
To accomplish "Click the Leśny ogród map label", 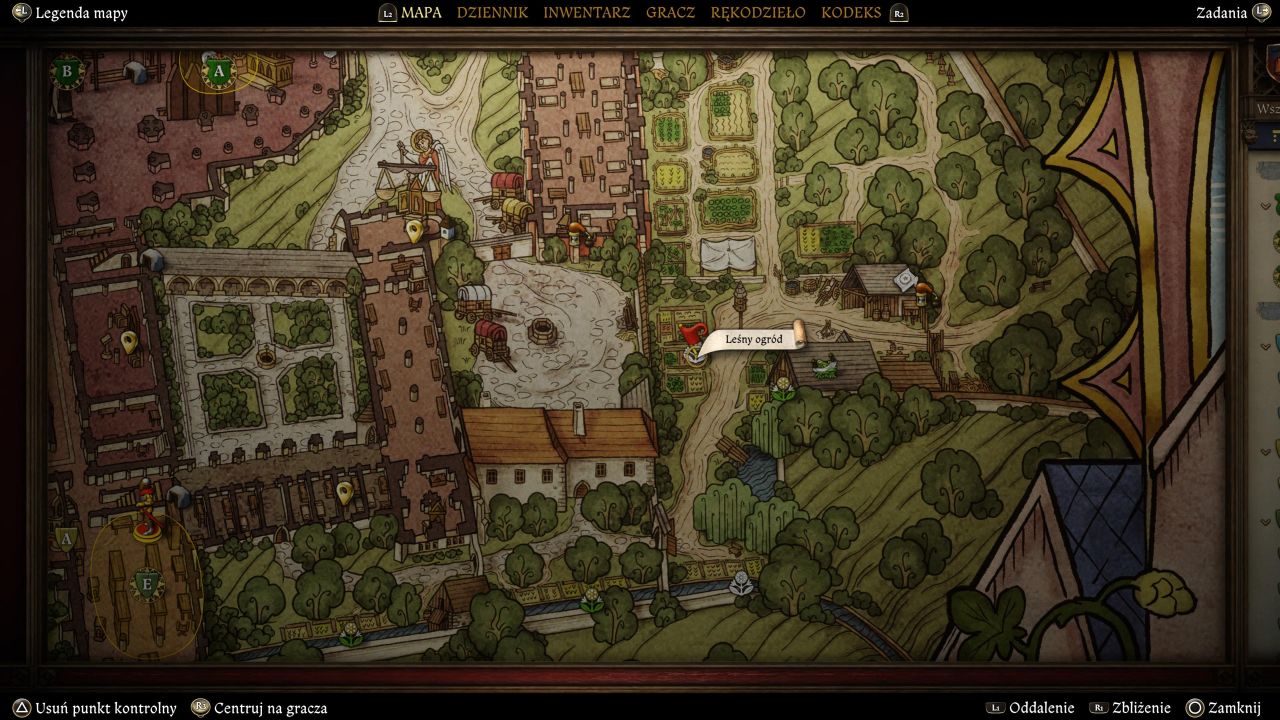I will click(x=753, y=340).
